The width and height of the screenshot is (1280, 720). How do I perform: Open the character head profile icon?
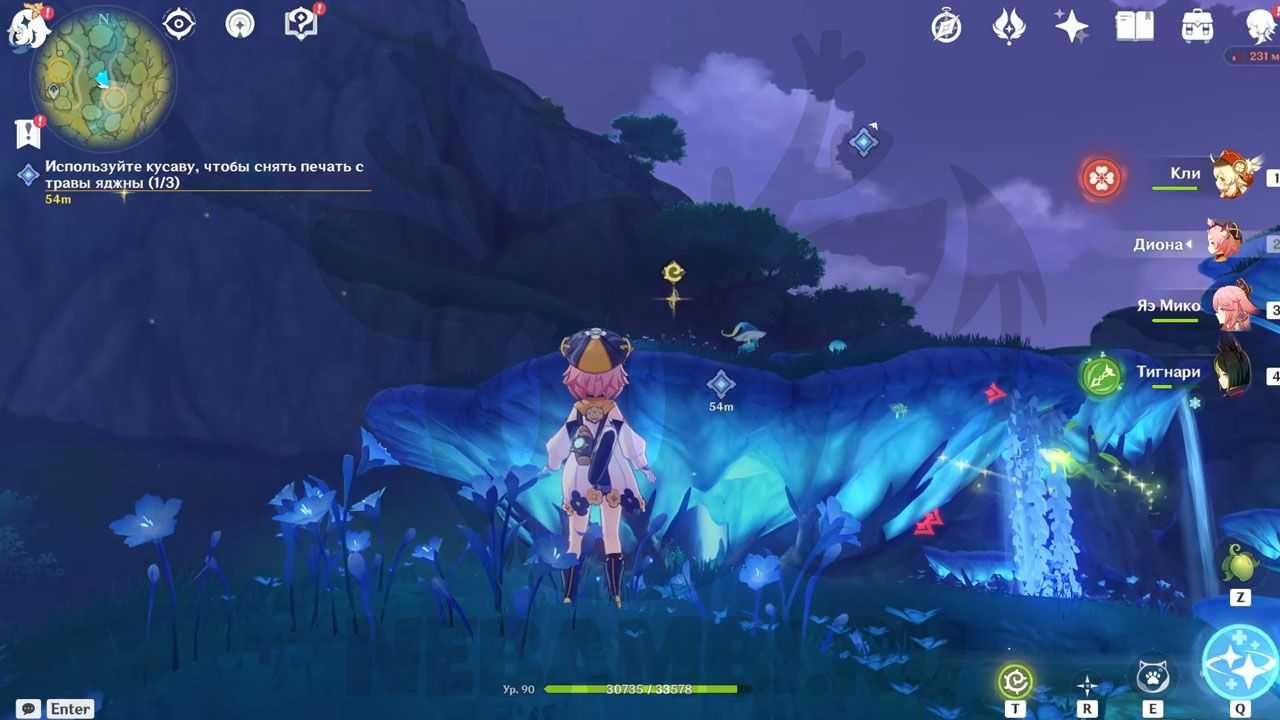[1261, 26]
